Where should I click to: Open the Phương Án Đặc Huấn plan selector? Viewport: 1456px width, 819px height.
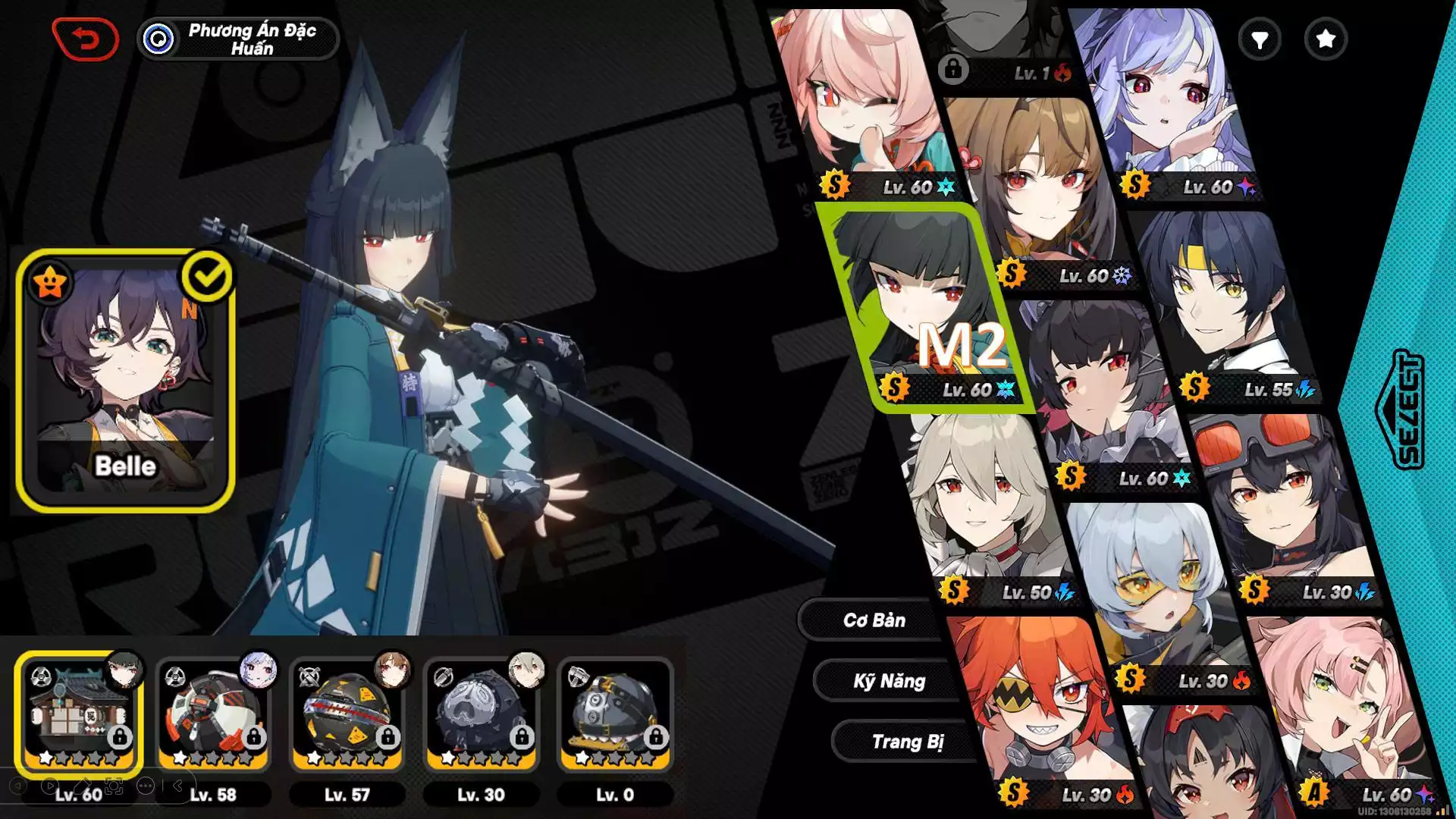238,39
